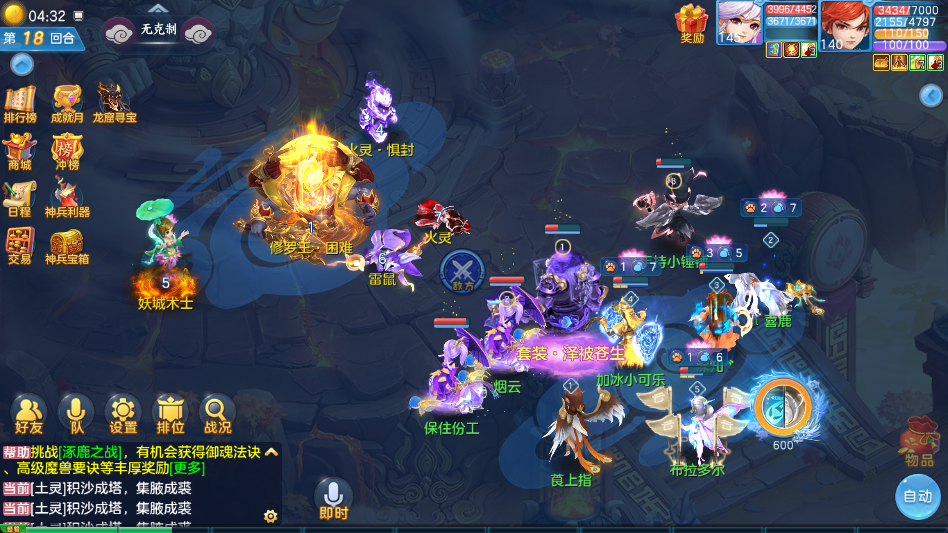Click the red-haired character portrait
This screenshot has width=948, height=533.
(x=845, y=26)
